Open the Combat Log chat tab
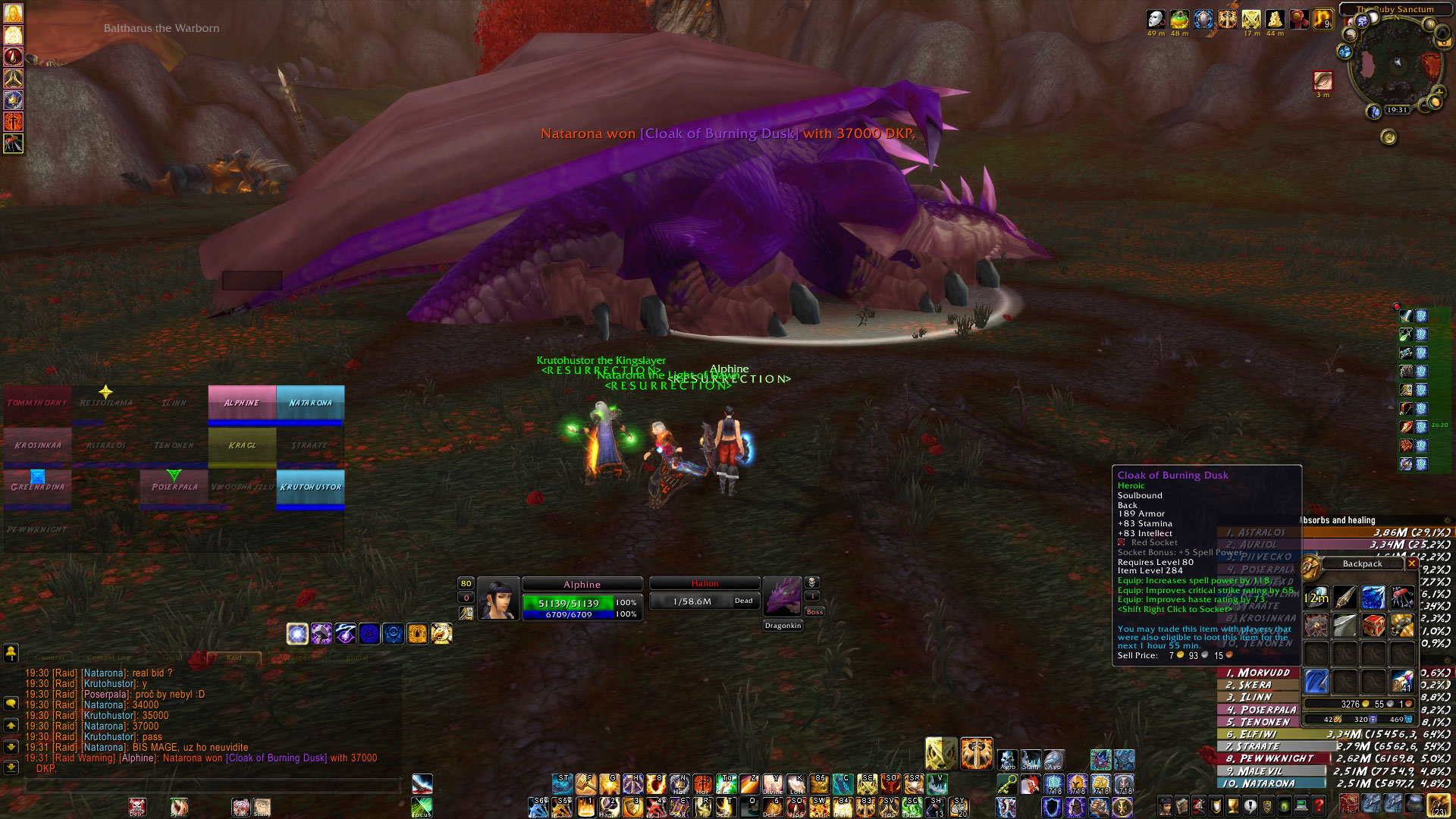Image resolution: width=1456 pixels, height=819 pixels. coord(108,657)
